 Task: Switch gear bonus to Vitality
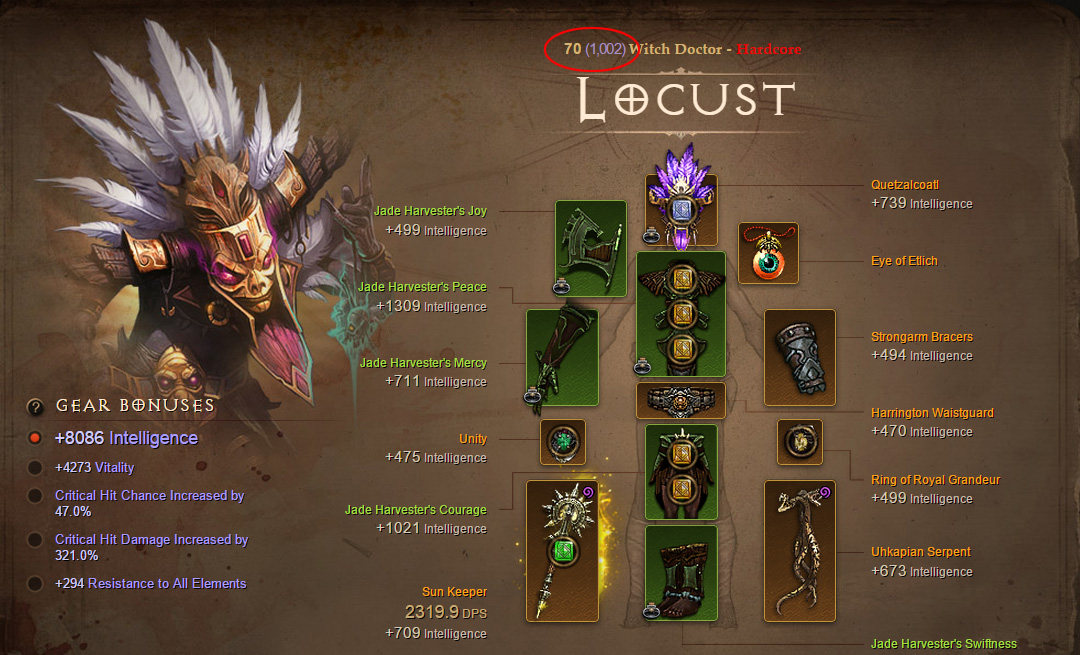(35, 467)
